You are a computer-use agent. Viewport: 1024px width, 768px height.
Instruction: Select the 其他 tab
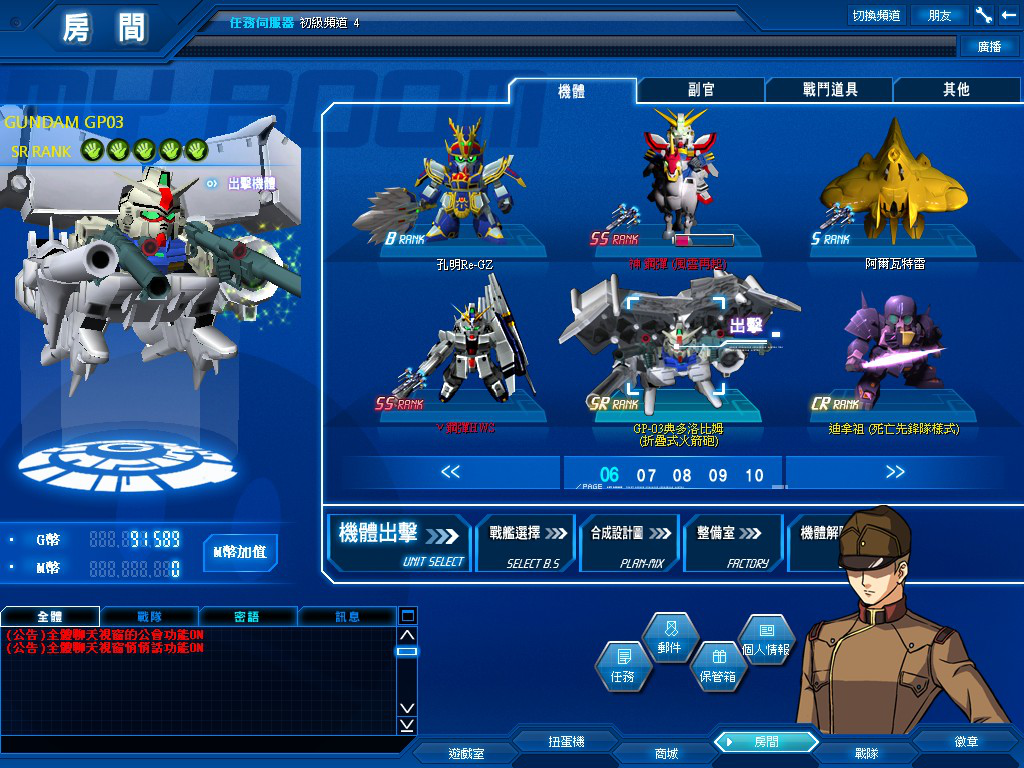pyautogui.click(x=956, y=90)
